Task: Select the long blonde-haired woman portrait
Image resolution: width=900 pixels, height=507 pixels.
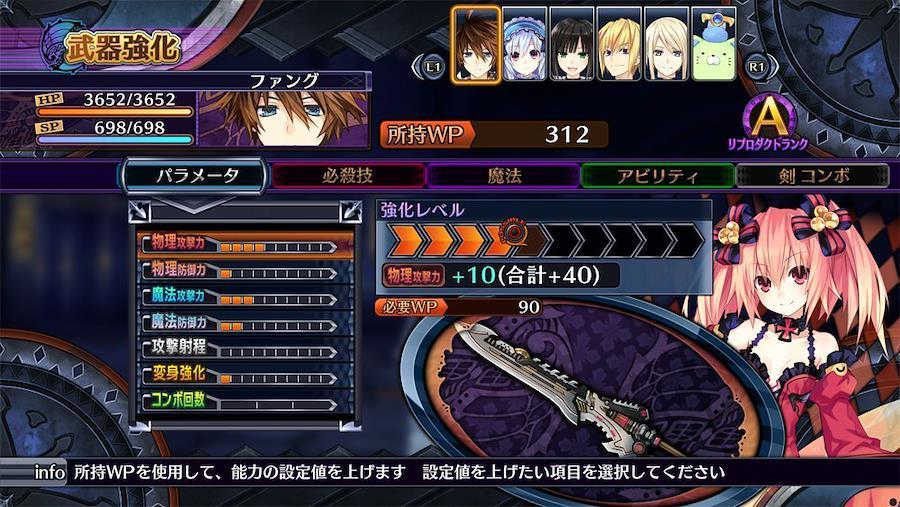Action: coord(666,43)
